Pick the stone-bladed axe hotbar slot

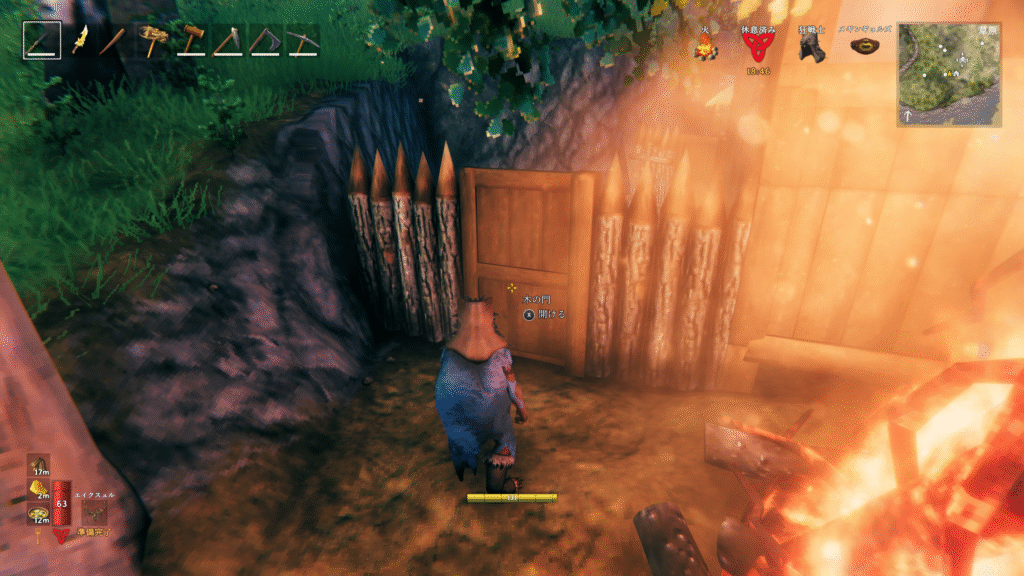(x=227, y=40)
